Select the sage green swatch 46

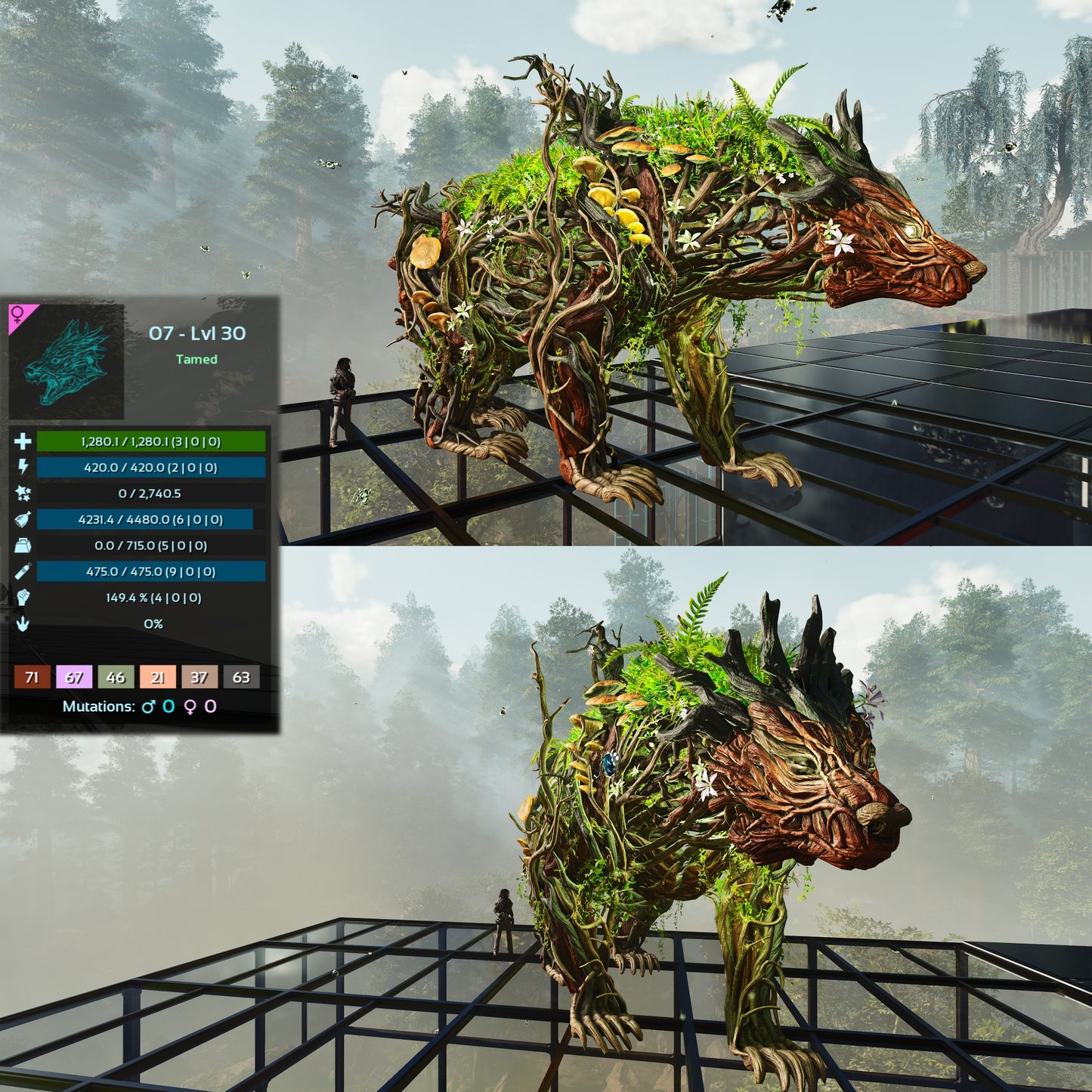pos(116,677)
